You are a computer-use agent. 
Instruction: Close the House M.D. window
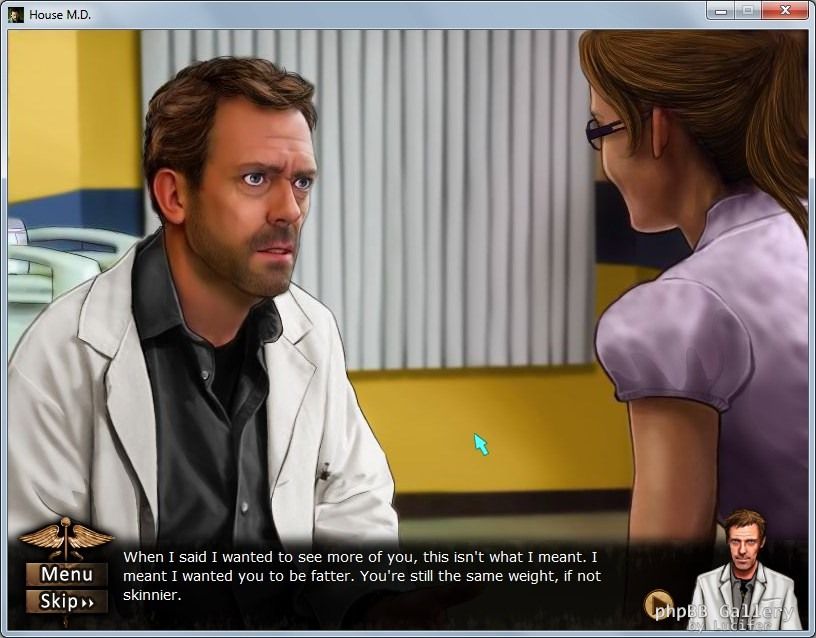click(x=786, y=11)
